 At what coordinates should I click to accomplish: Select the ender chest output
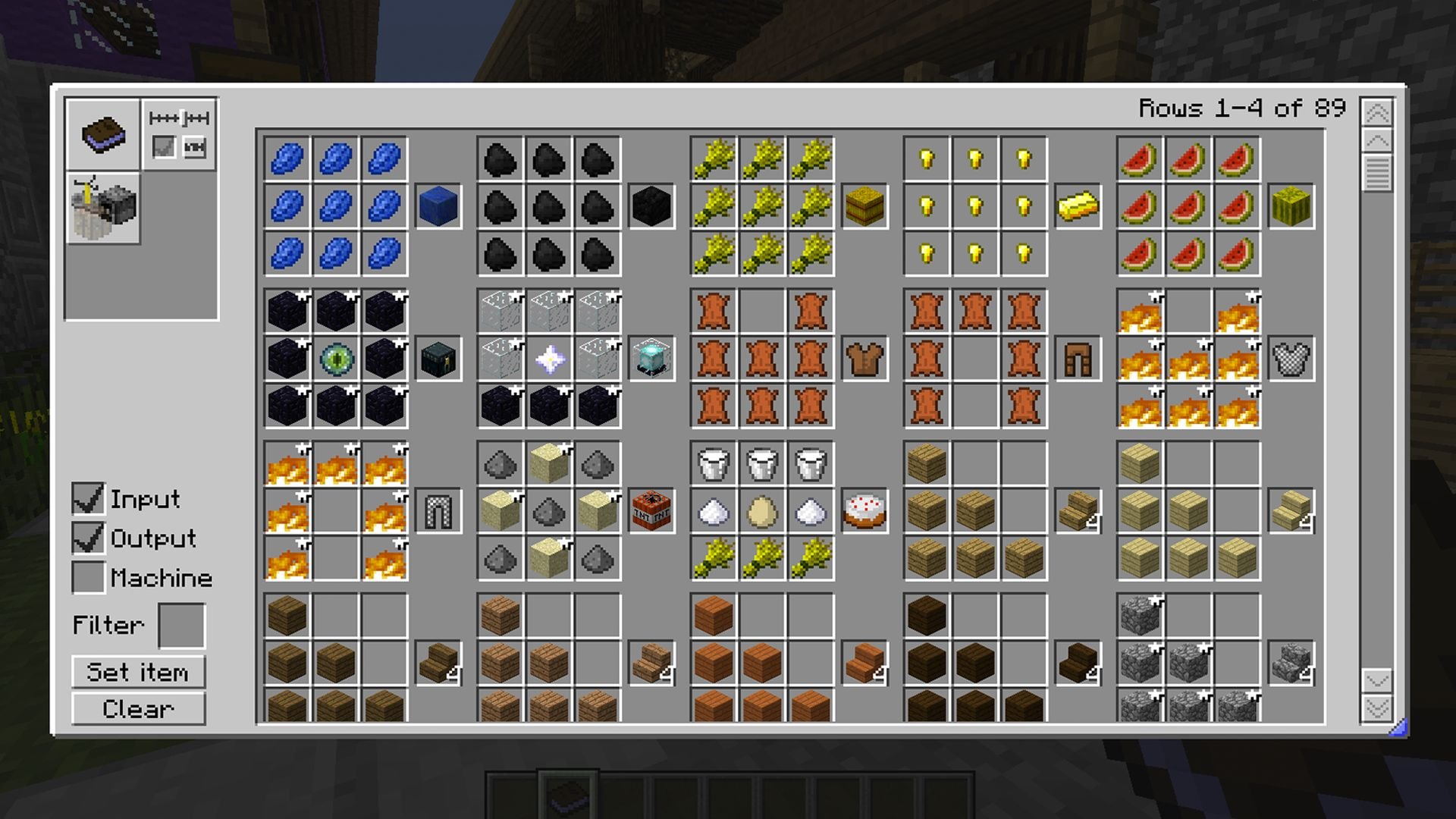click(x=438, y=359)
